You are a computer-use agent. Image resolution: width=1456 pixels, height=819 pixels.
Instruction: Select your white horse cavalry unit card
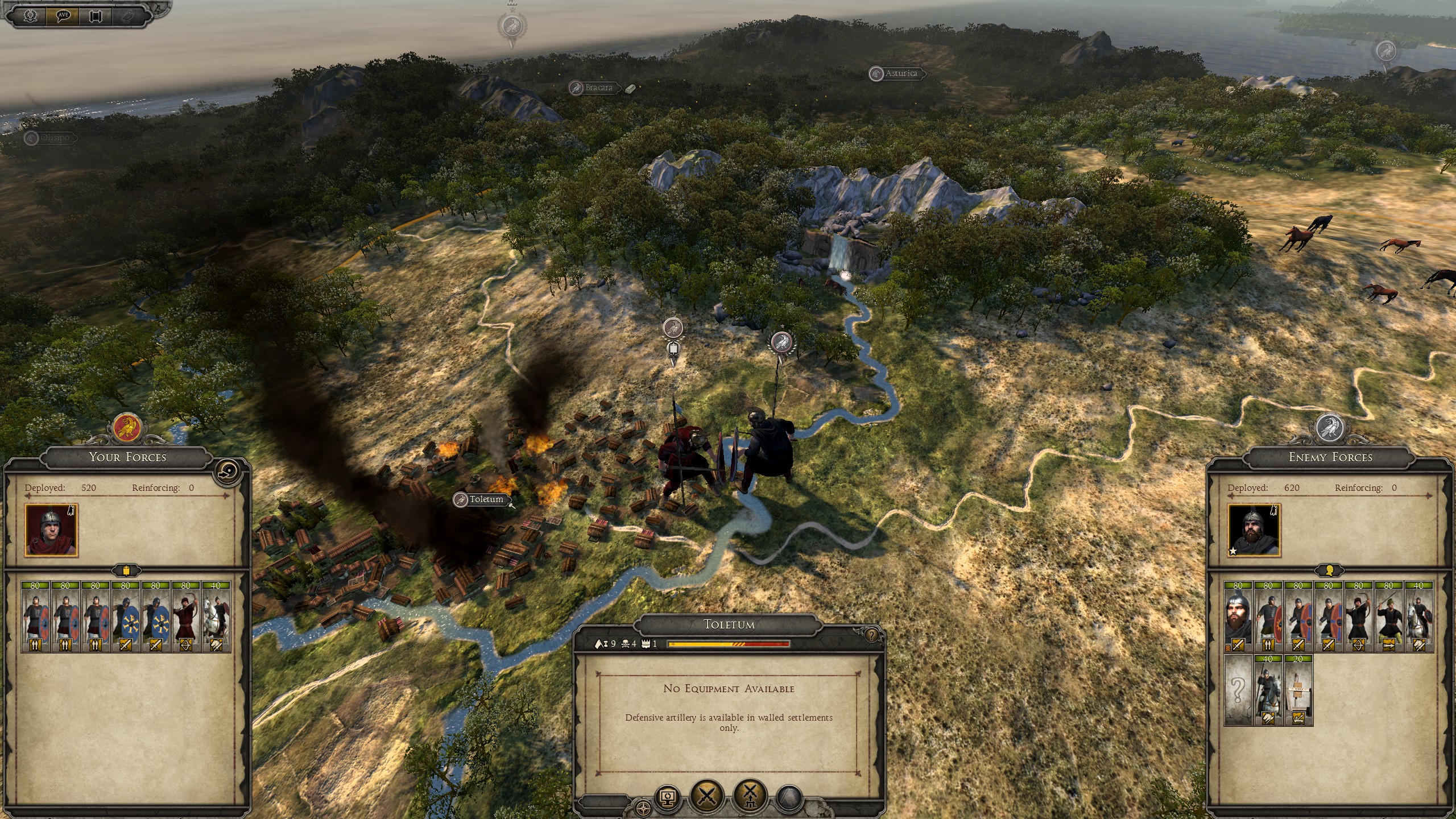216,617
